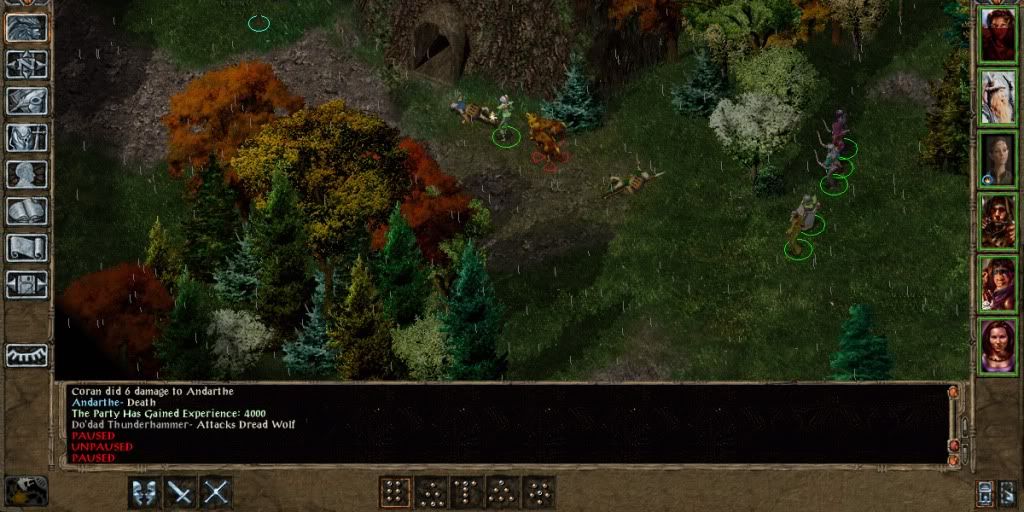Open the character record head-profile button
Screen dimensions: 1024x512
[27, 174]
